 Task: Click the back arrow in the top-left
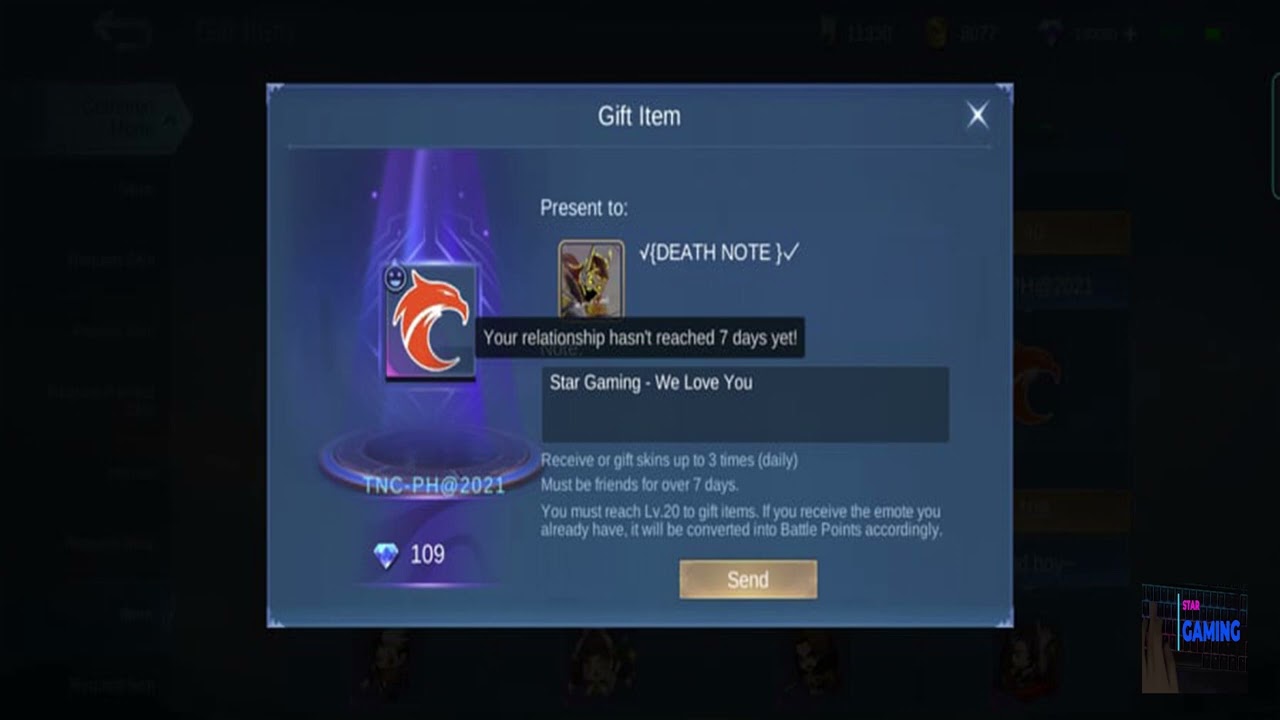point(122,30)
